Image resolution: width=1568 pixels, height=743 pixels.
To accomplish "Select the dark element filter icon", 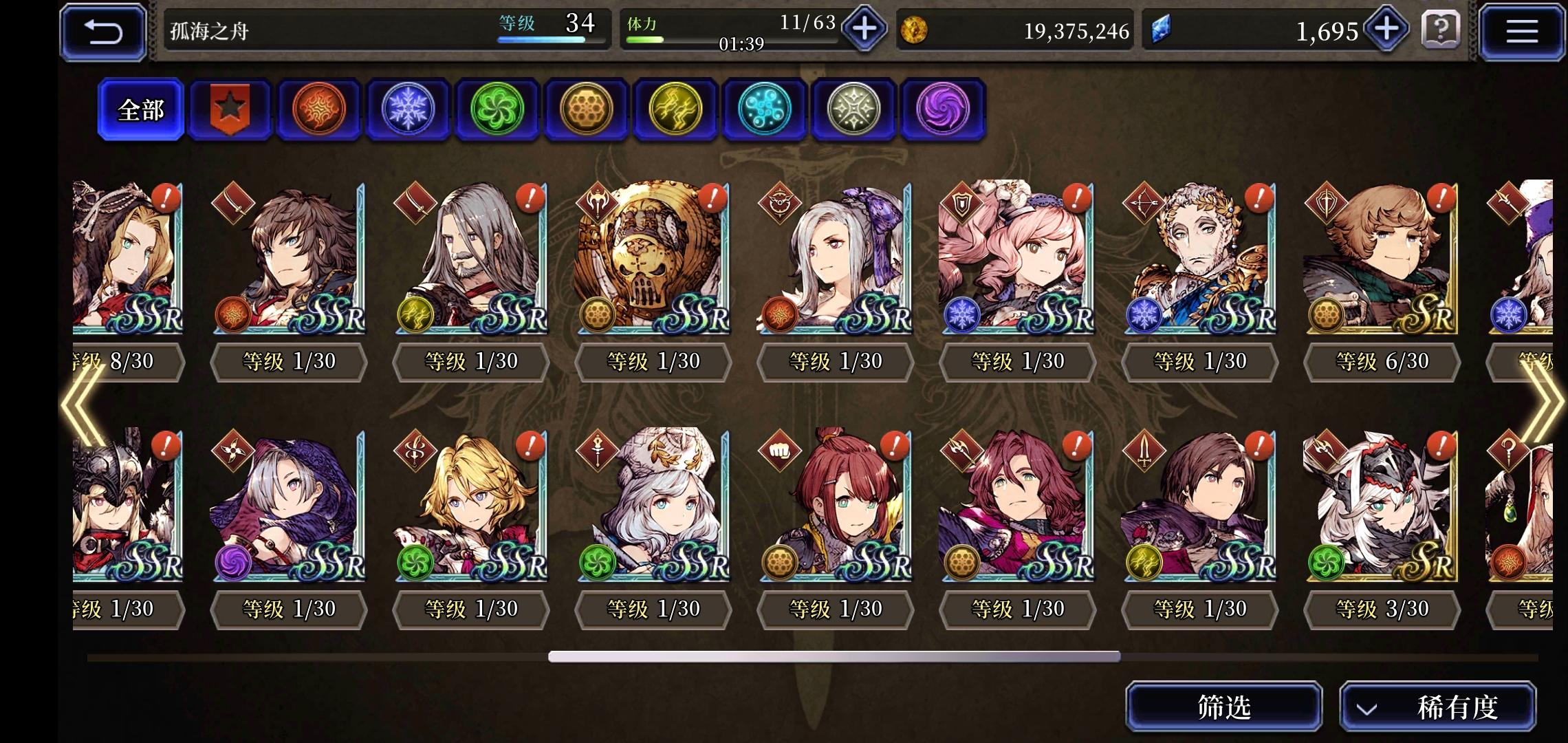I will pyautogui.click(x=943, y=110).
